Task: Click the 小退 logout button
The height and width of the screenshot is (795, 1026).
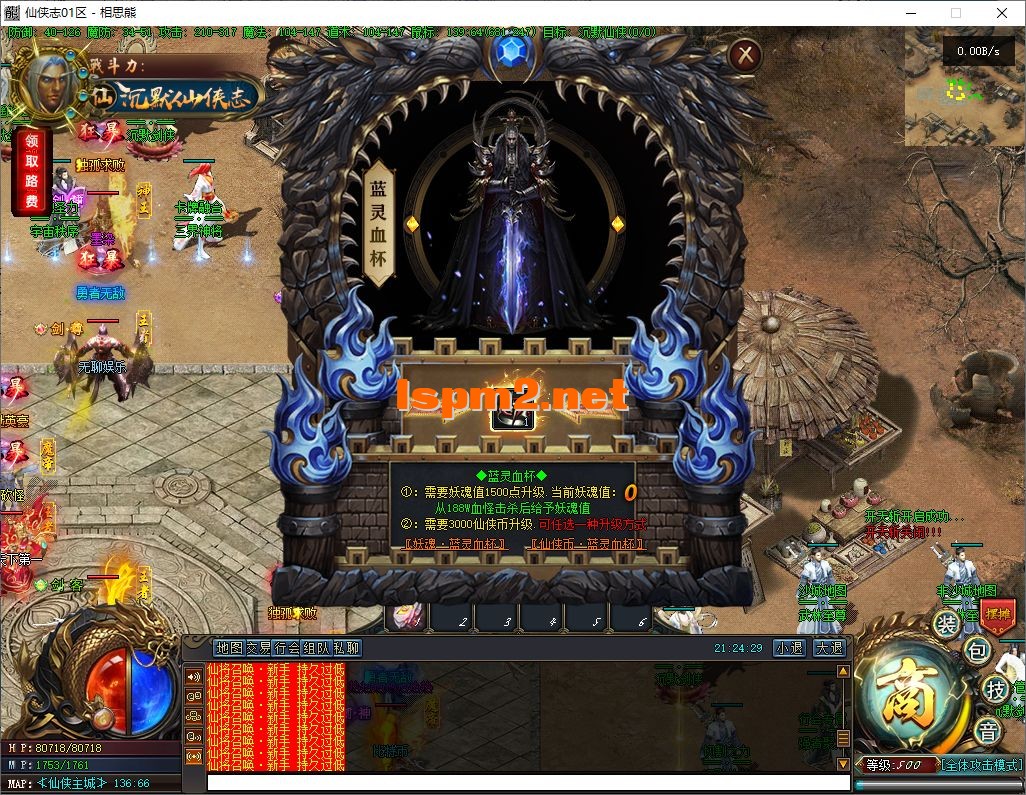Action: pos(789,648)
